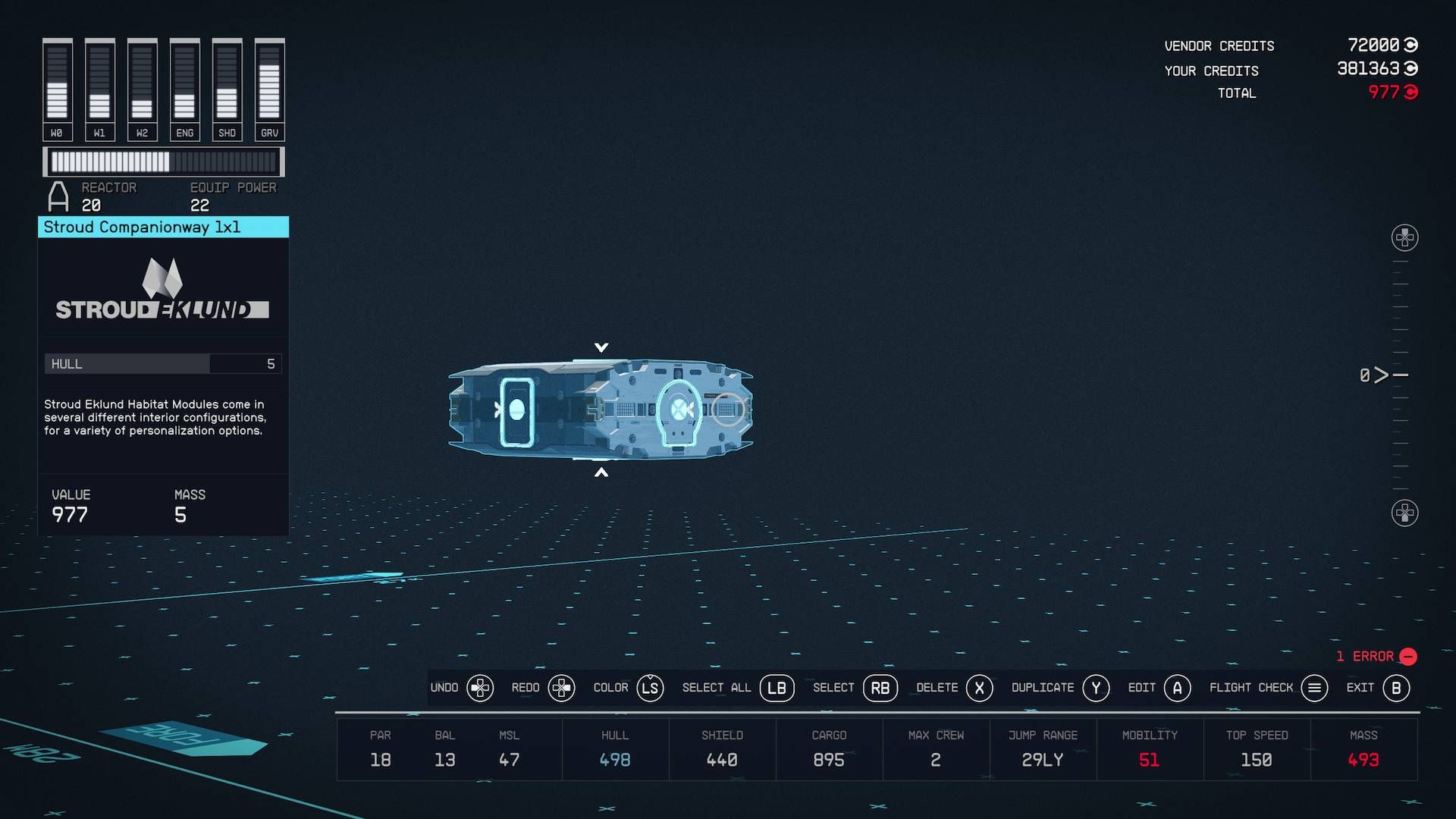Open the Color tool via LS icon
The width and height of the screenshot is (1456, 819).
(650, 688)
